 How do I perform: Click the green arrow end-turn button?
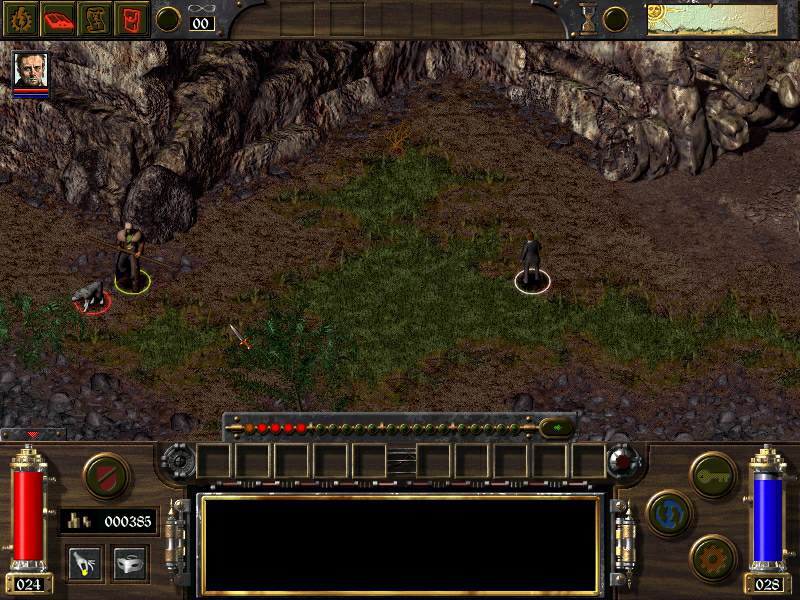point(556,427)
